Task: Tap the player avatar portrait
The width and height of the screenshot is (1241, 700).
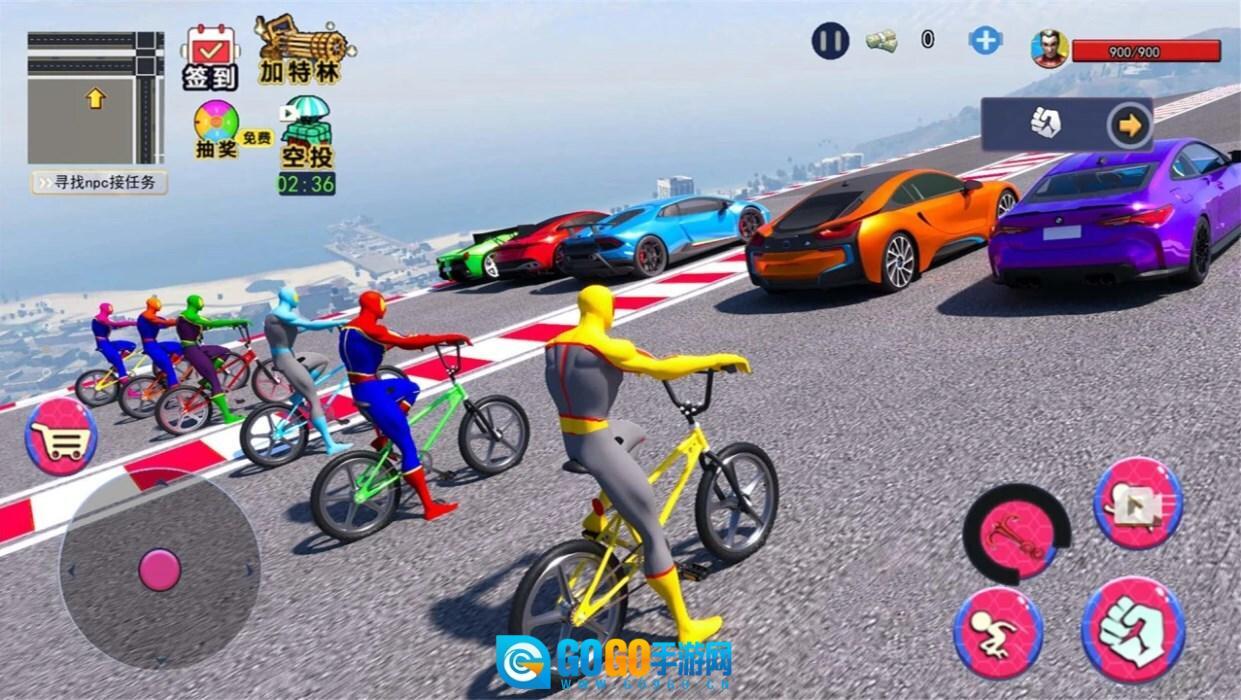Action: click(x=1050, y=47)
